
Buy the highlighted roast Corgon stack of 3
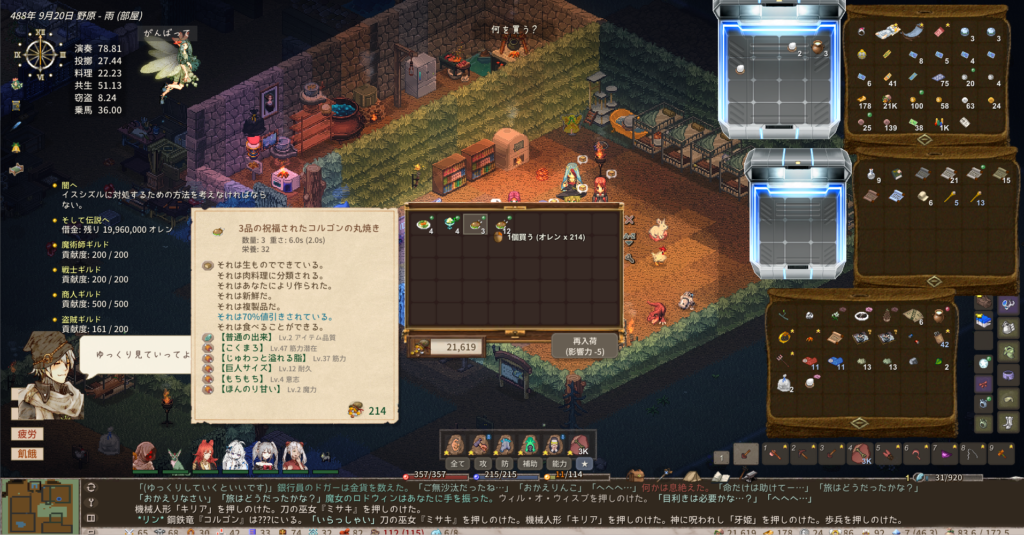click(x=475, y=225)
